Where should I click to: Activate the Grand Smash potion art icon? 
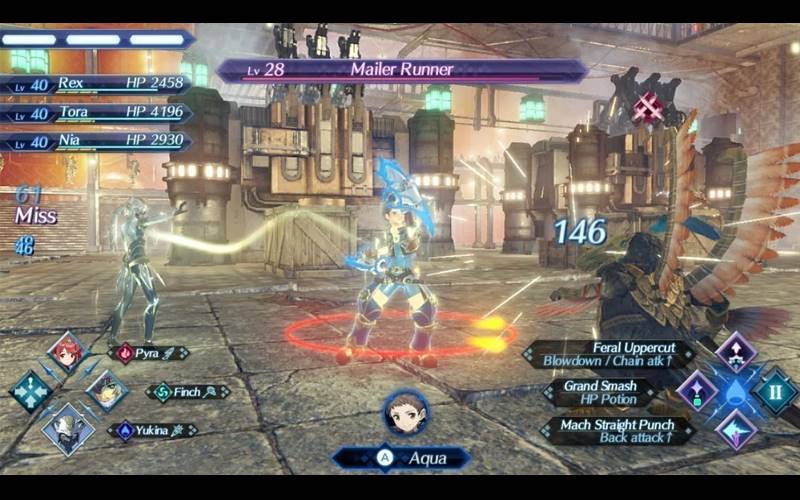(697, 391)
